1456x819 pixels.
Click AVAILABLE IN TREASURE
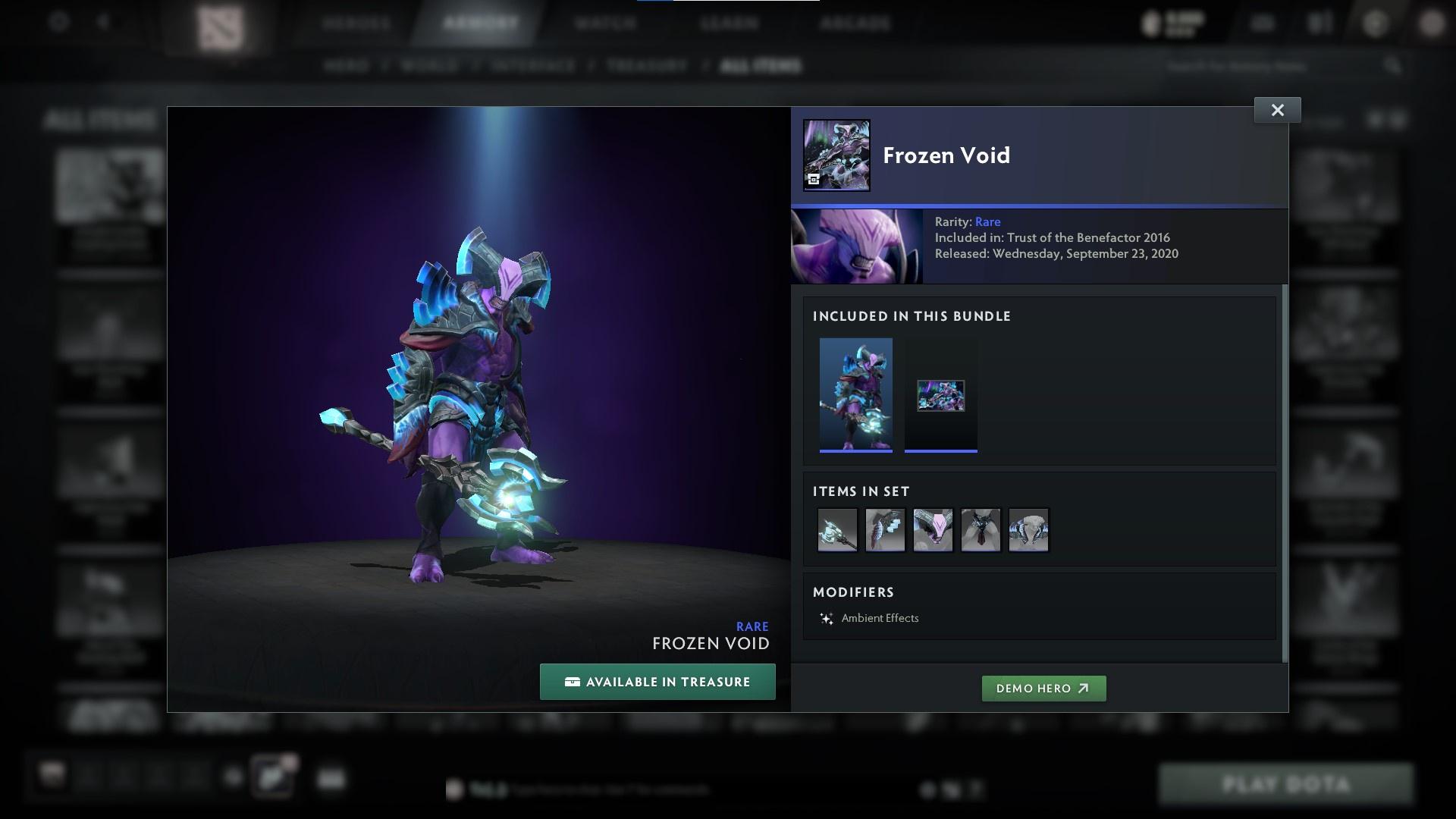657,681
